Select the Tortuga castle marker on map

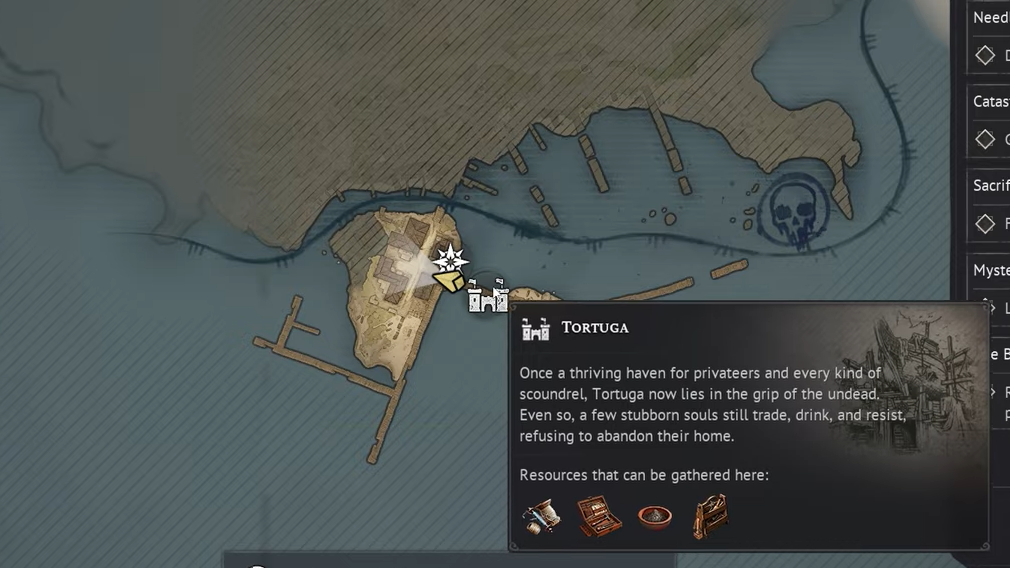(488, 299)
